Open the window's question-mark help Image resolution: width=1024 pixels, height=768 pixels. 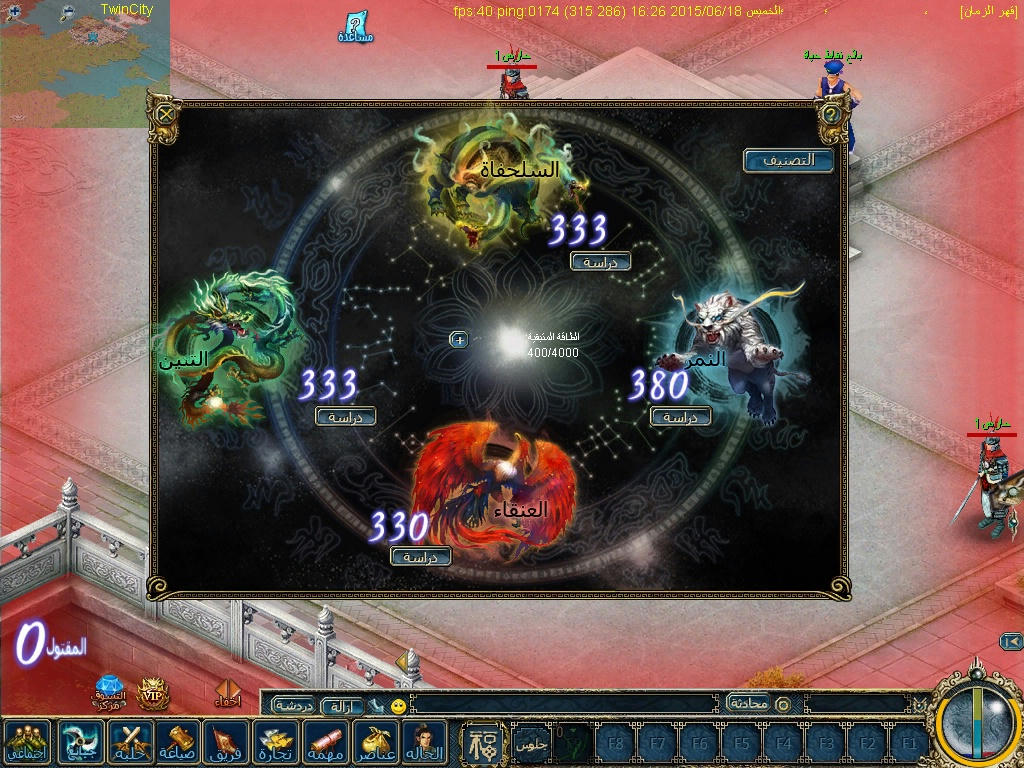(x=831, y=112)
